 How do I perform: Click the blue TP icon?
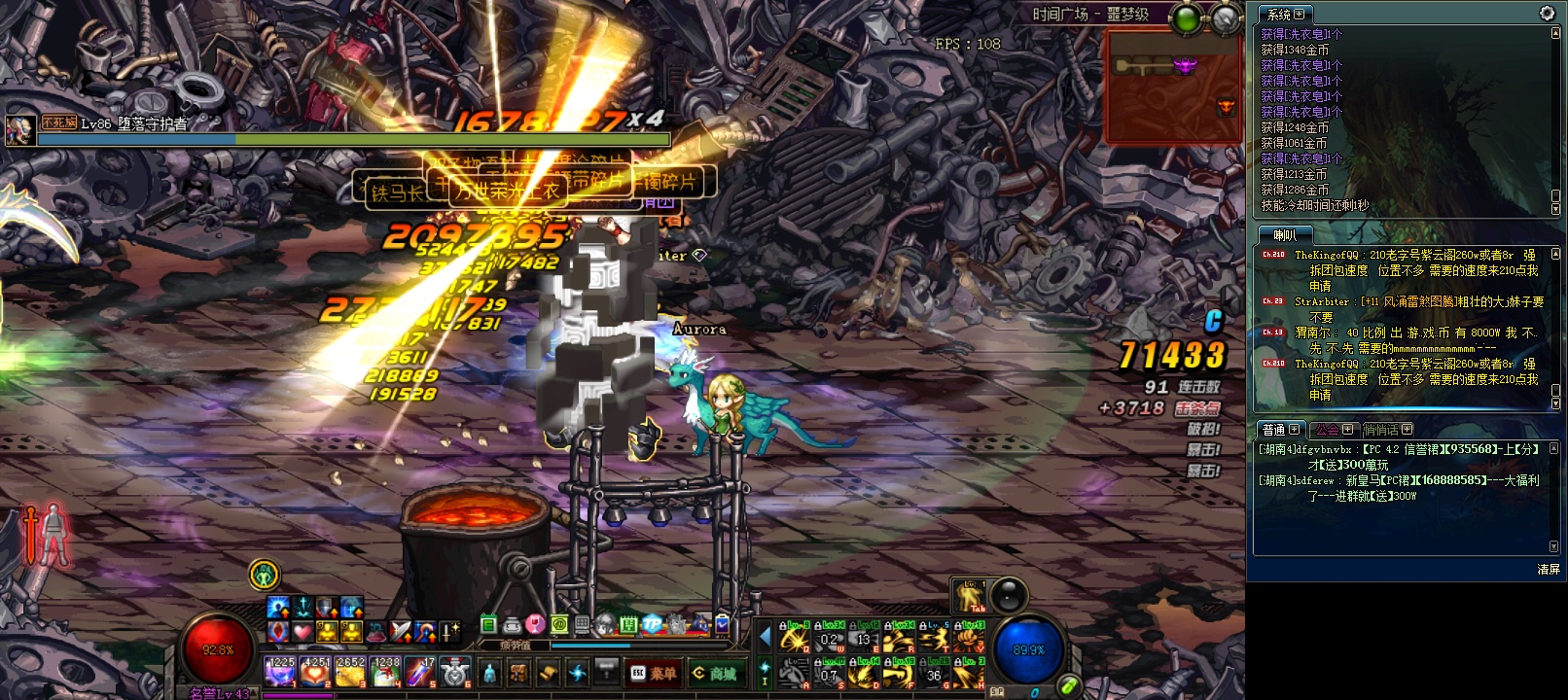pos(652,624)
